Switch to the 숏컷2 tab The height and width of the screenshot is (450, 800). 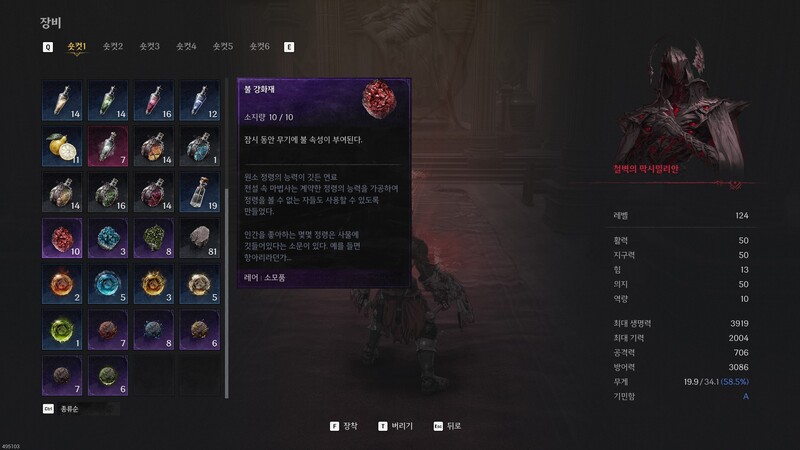tap(113, 46)
